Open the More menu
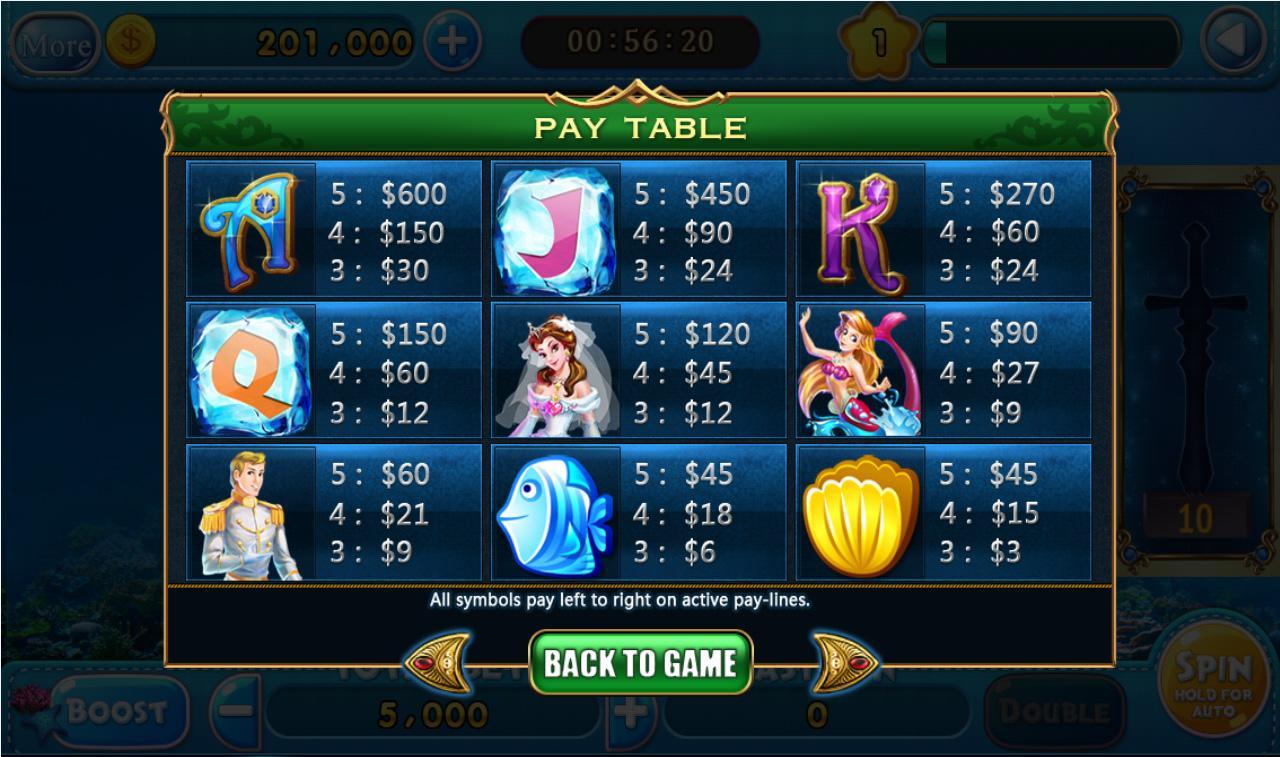The width and height of the screenshot is (1280, 757). pos(57,44)
